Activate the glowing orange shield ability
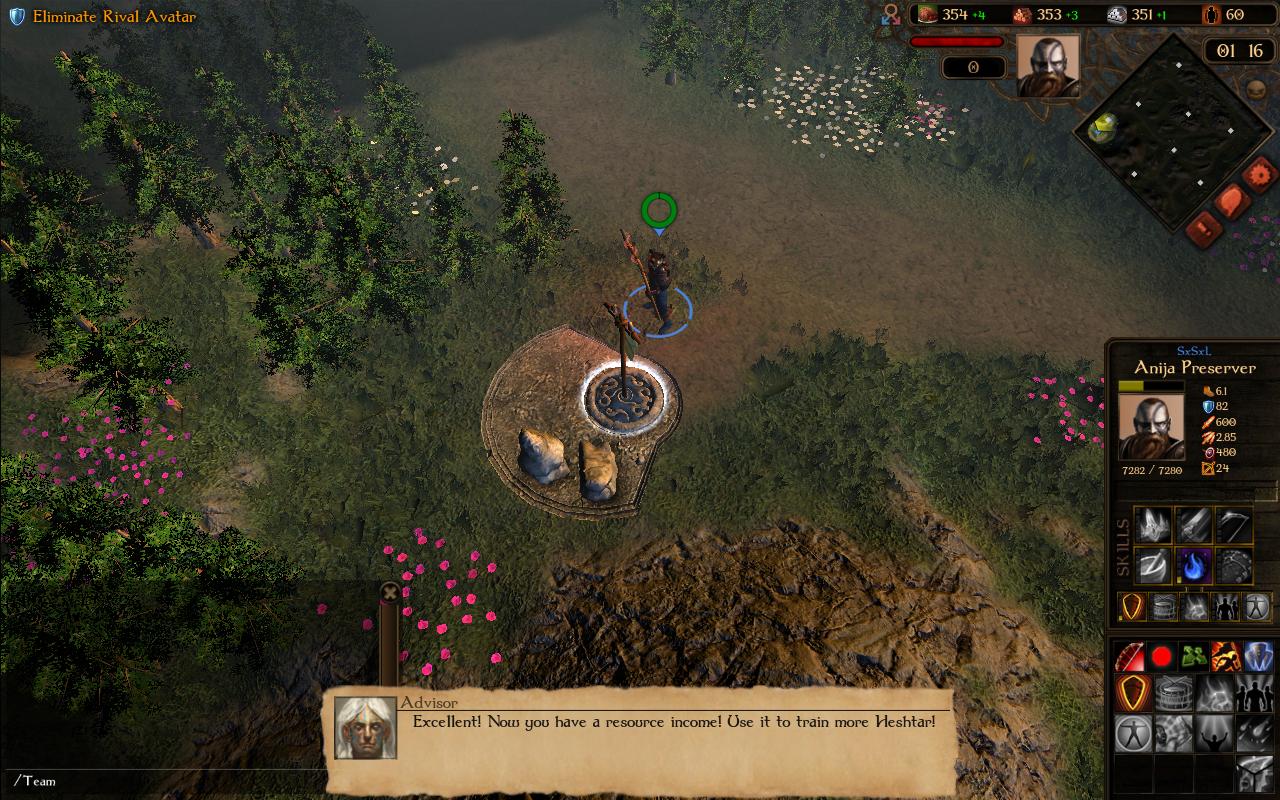Image resolution: width=1280 pixels, height=800 pixels. (x=1132, y=606)
